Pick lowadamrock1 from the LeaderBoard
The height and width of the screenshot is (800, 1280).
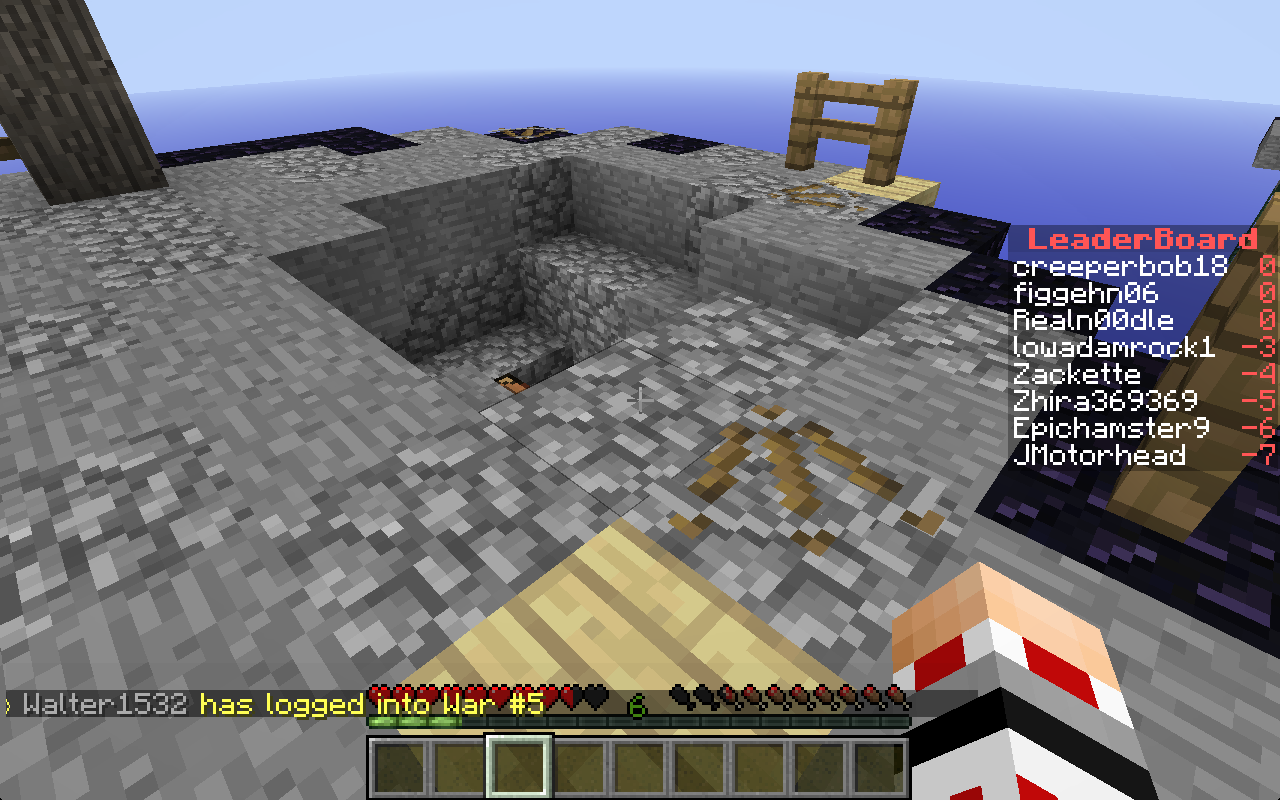pos(1113,348)
